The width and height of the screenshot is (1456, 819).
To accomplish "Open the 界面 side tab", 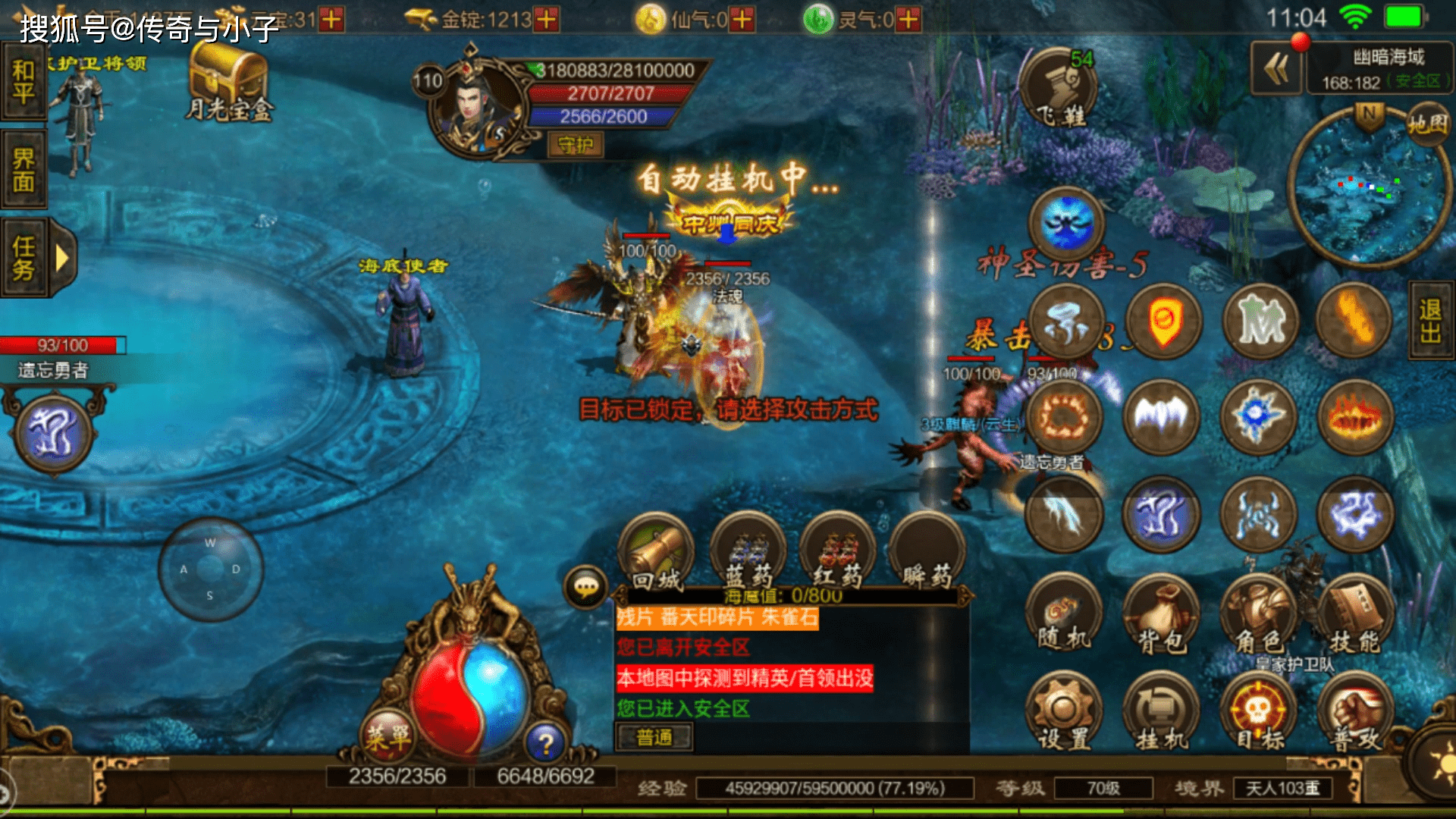I will 24,170.
